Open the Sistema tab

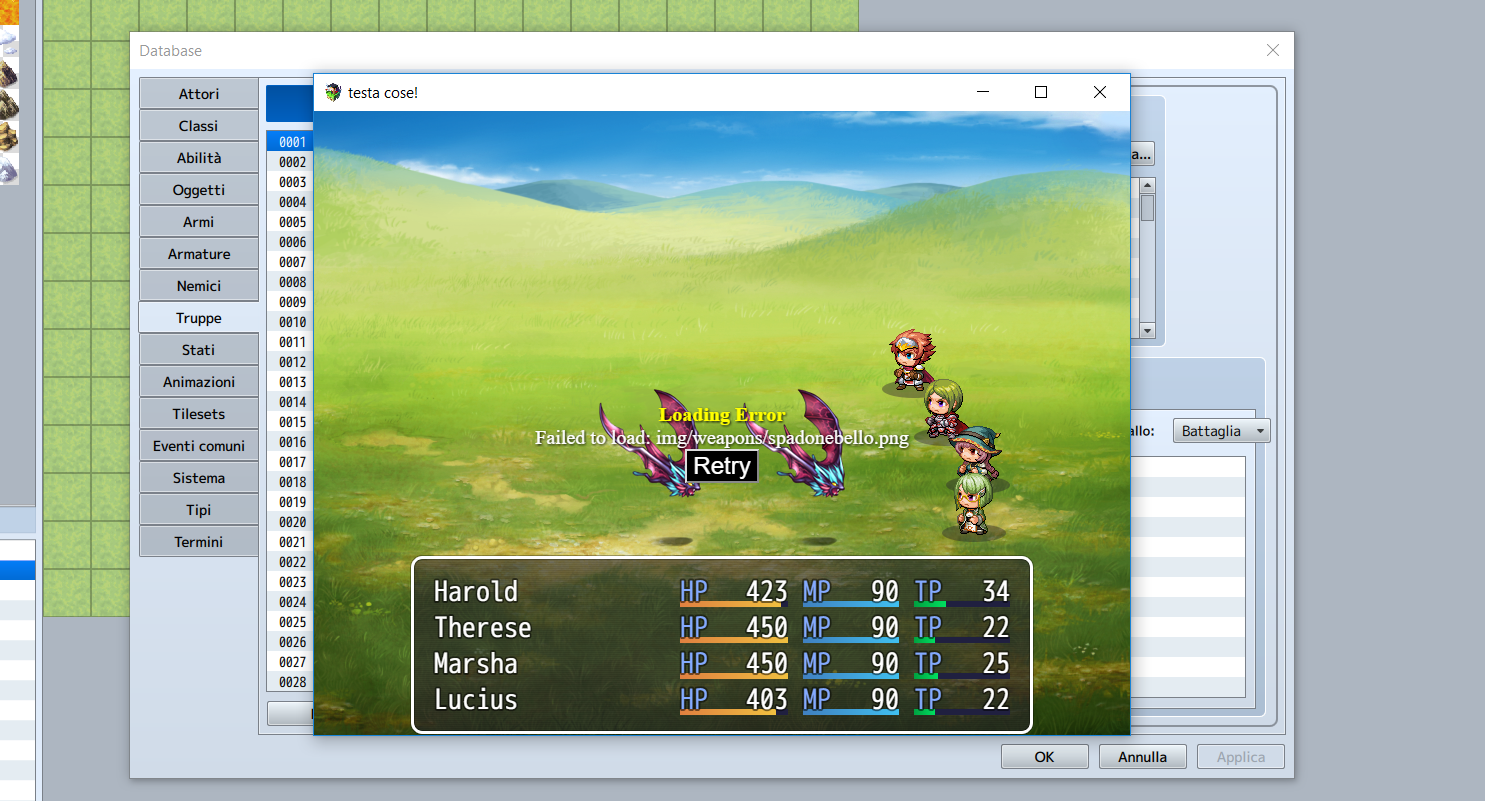click(x=199, y=478)
